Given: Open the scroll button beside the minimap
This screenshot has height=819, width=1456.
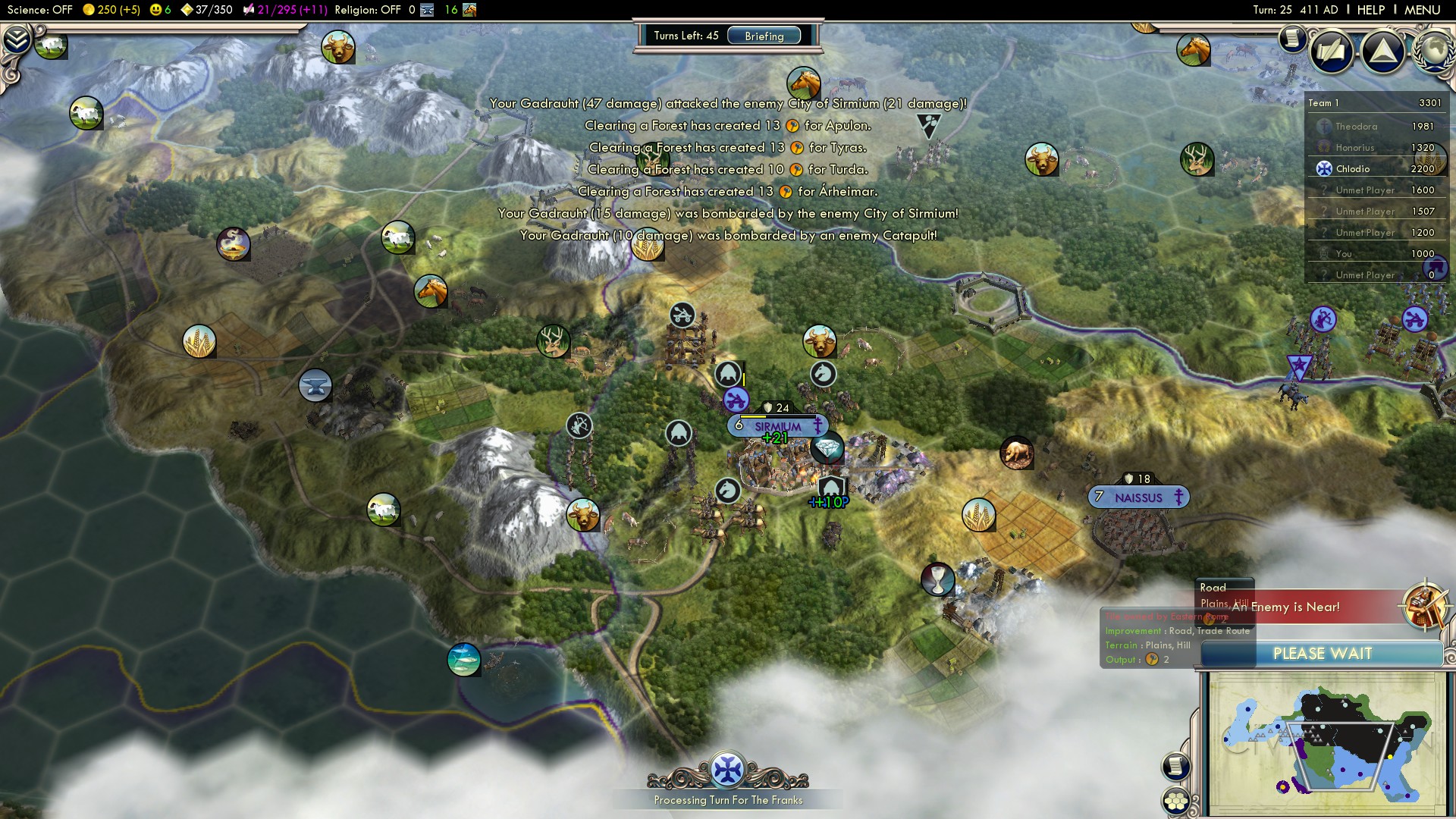Looking at the screenshot, I should [1175, 766].
